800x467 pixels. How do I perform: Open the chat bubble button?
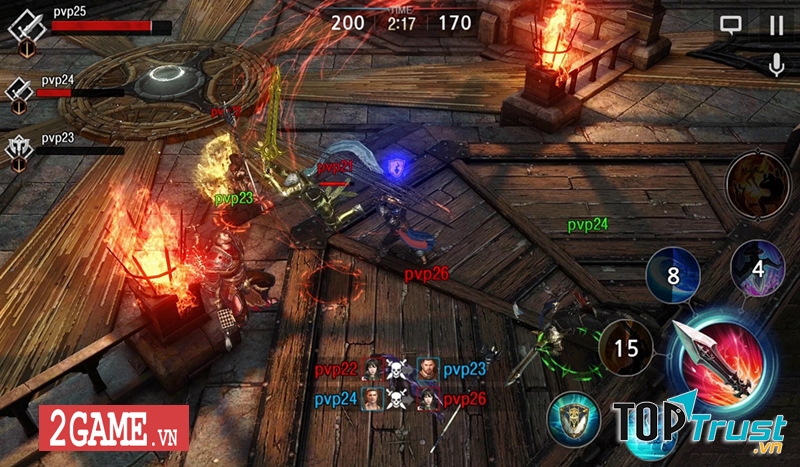pos(731,26)
